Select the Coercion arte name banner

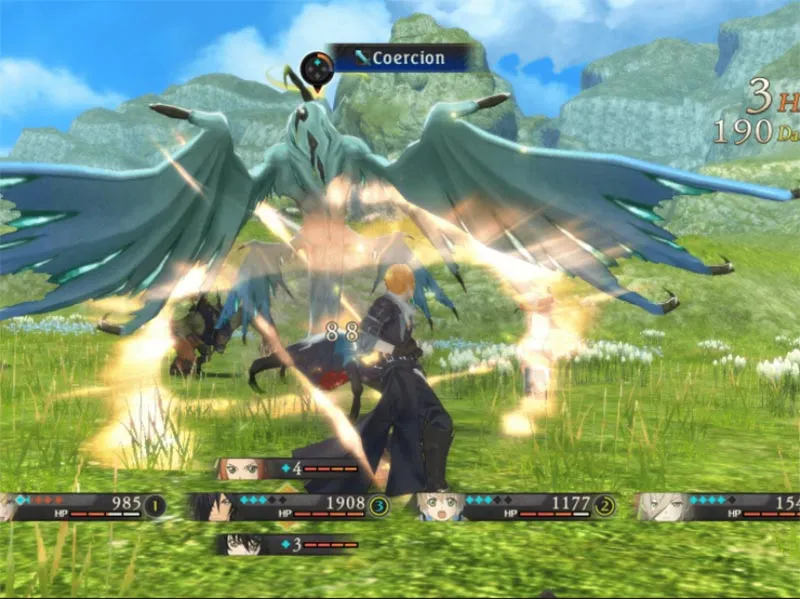point(403,58)
